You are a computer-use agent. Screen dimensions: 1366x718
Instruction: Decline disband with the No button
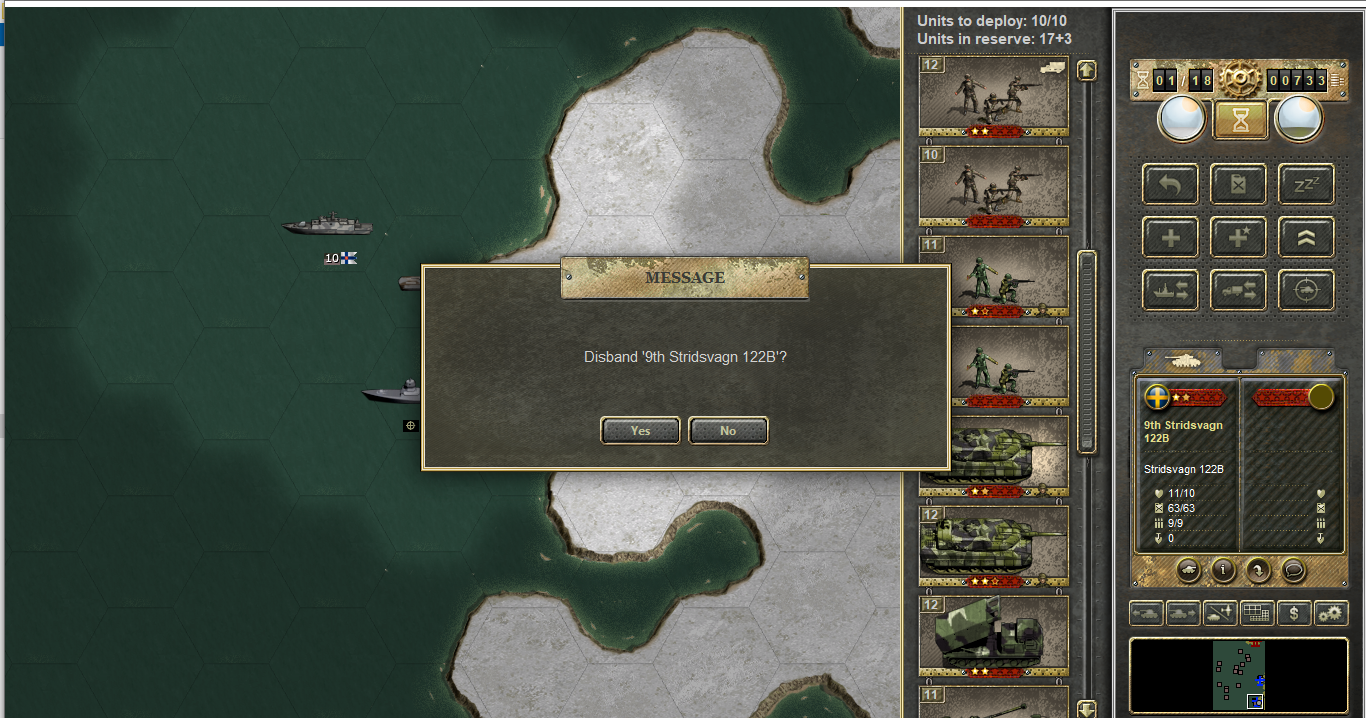pos(728,430)
